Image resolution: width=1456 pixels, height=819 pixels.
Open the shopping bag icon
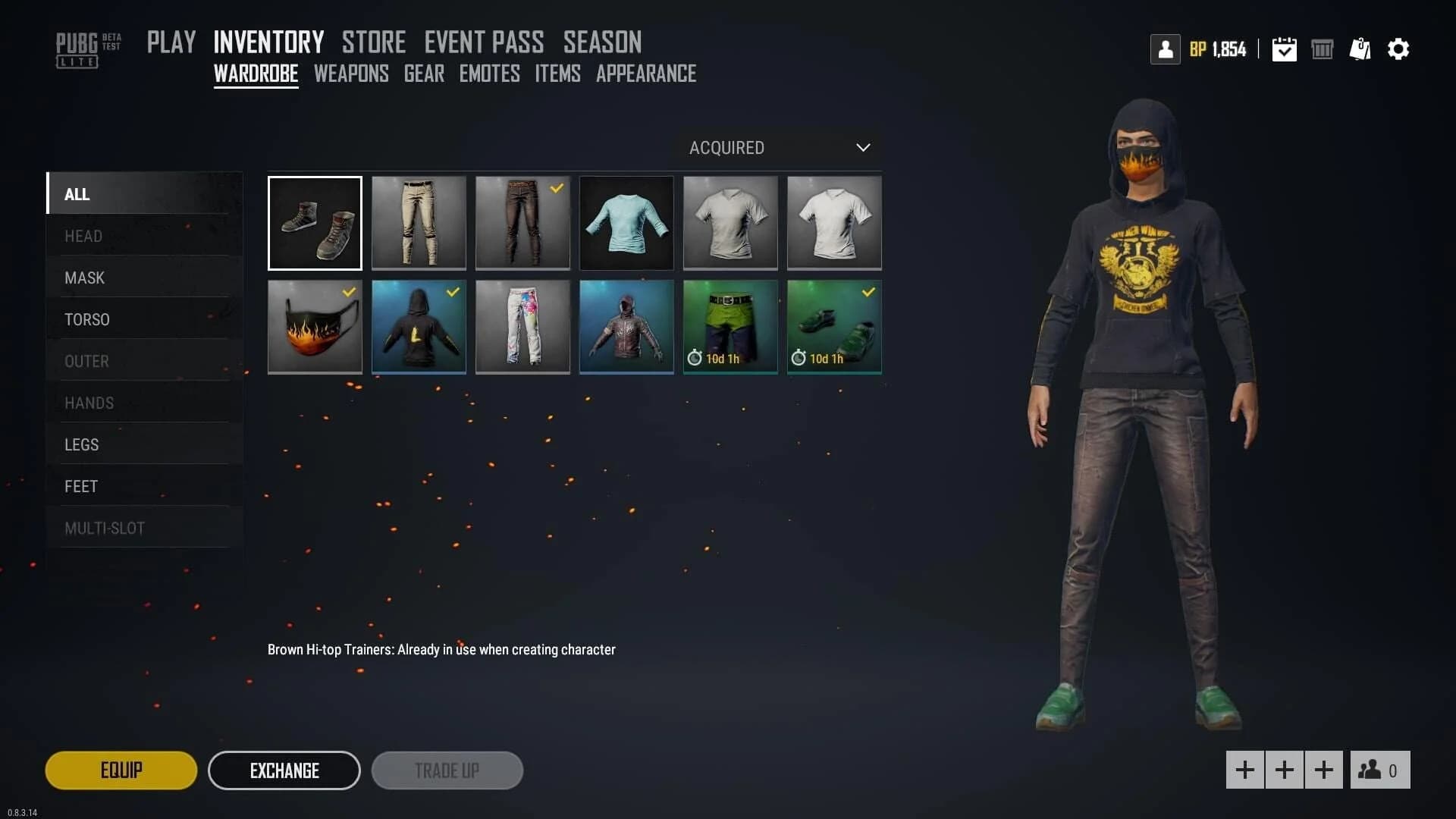1360,49
